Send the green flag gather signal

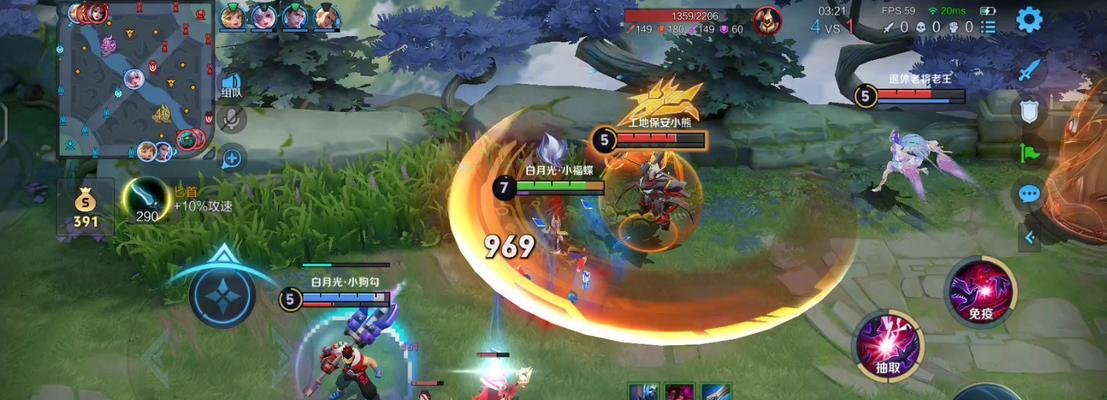point(1029,152)
